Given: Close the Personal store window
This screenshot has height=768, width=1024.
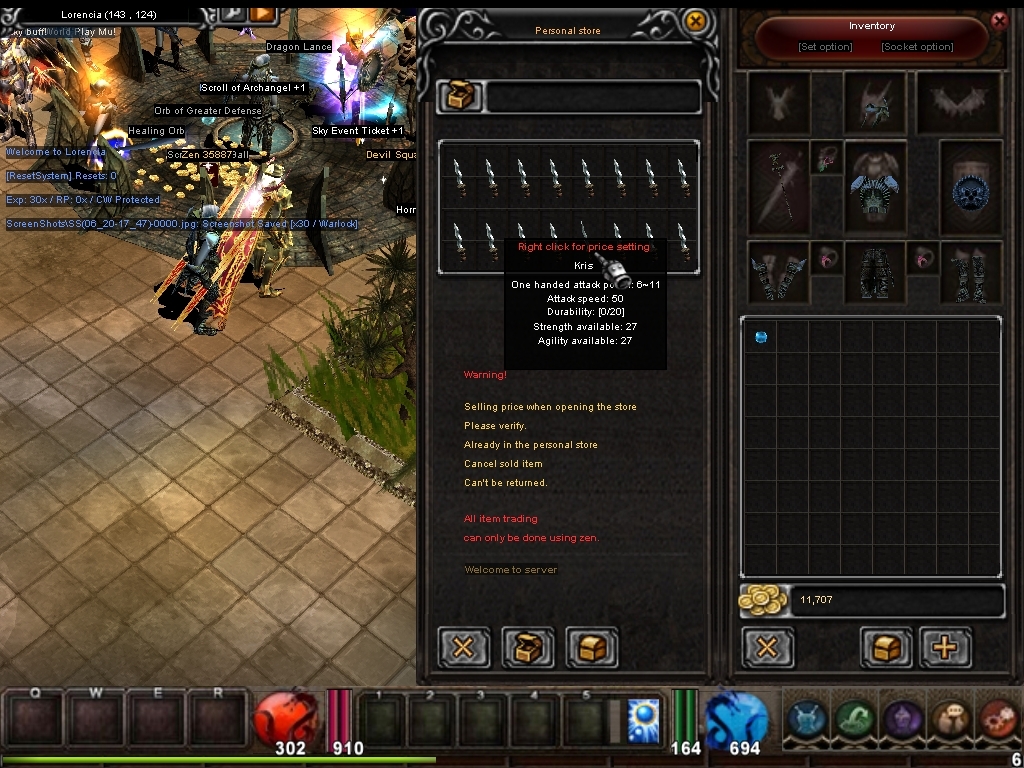Looking at the screenshot, I should pos(695,21).
